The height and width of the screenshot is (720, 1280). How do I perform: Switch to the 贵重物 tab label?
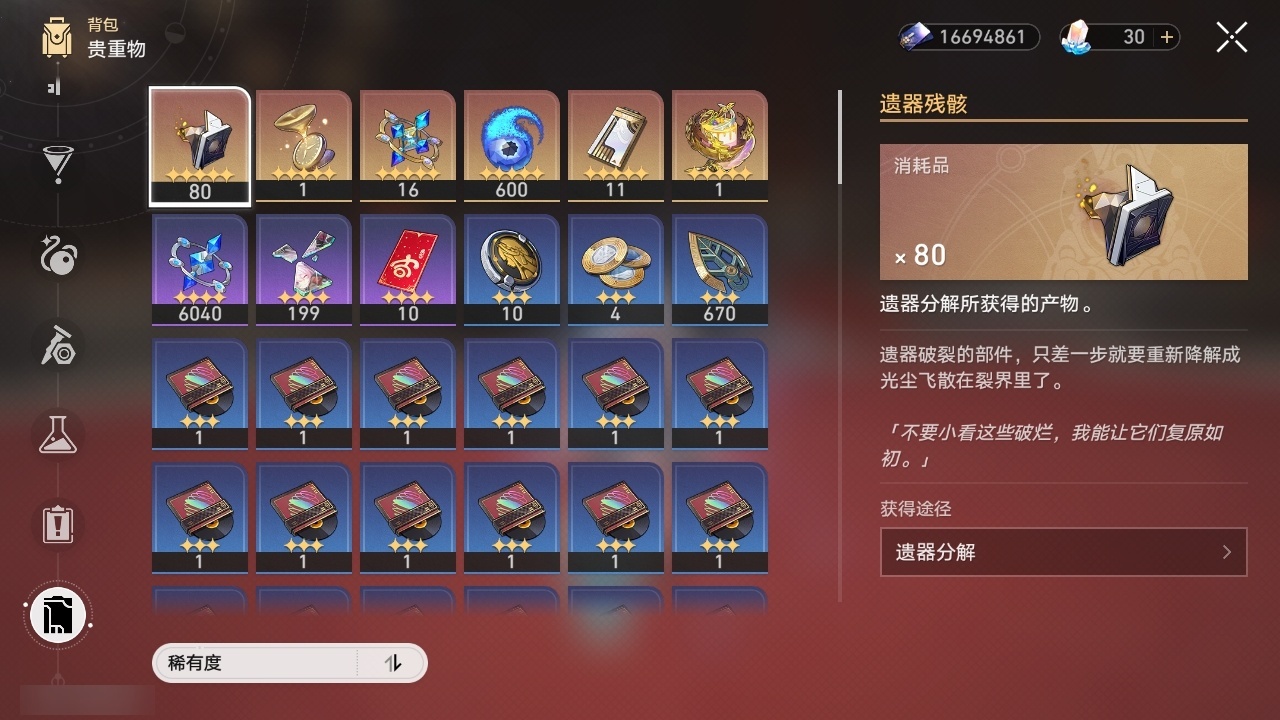point(116,50)
